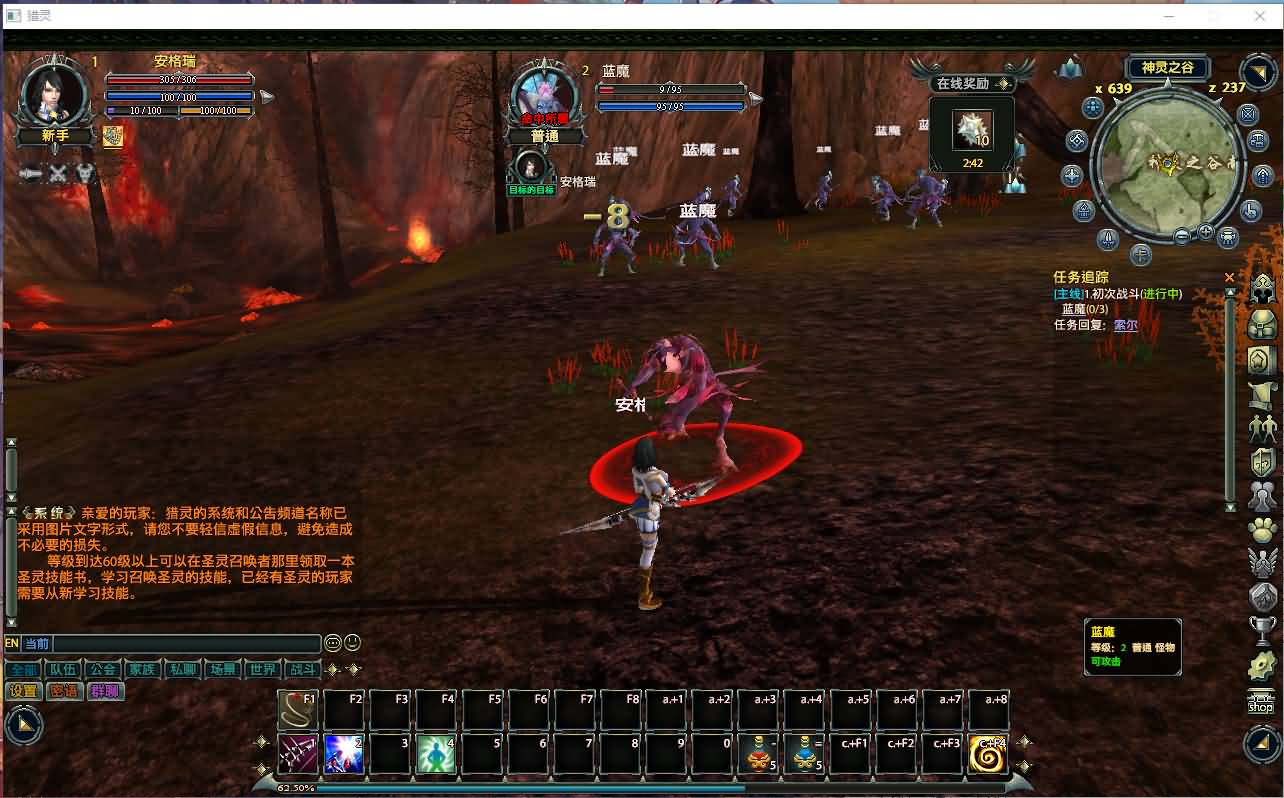Open the gear settings icon on sidebar

tap(1263, 665)
